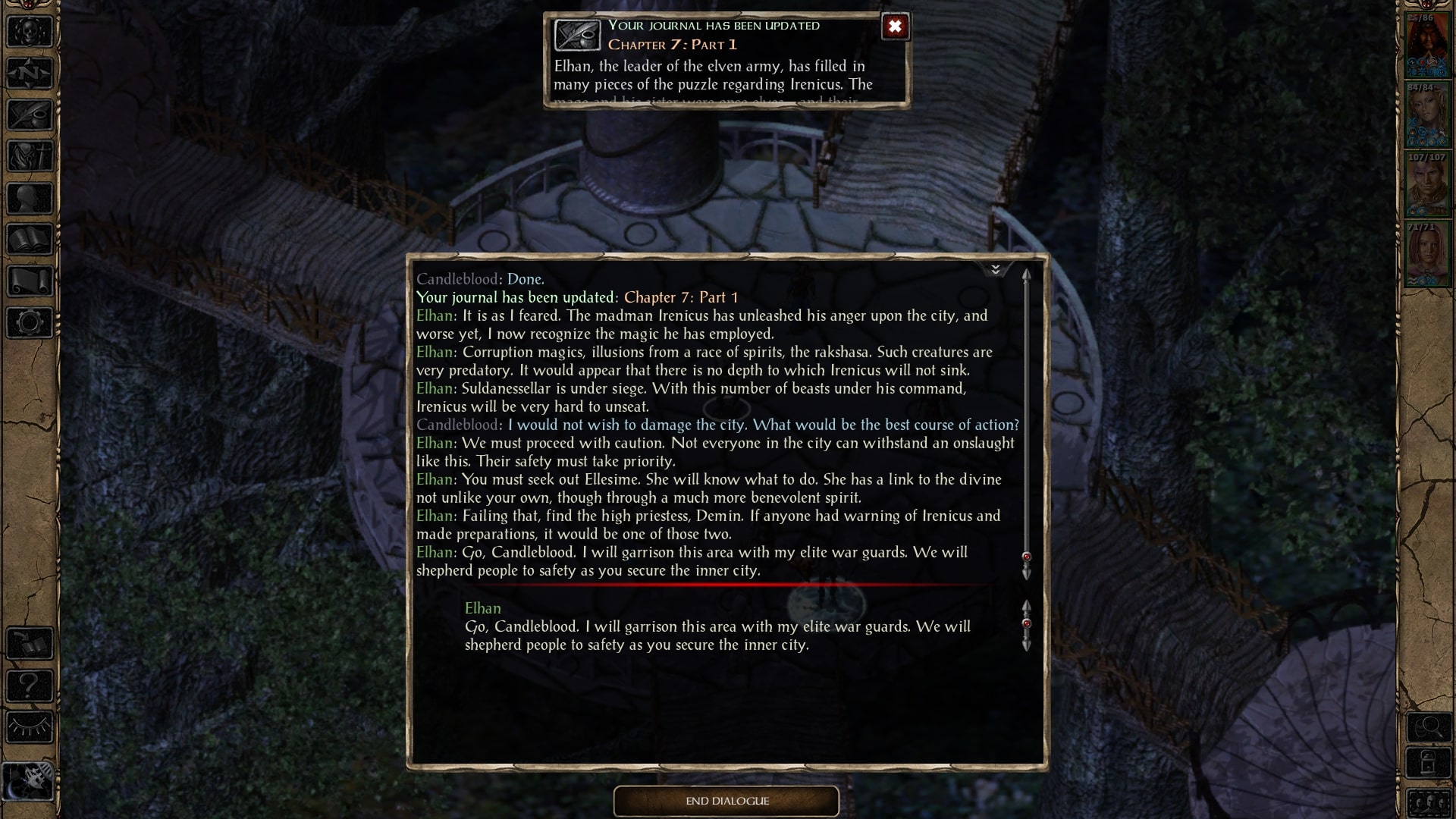The height and width of the screenshot is (819, 1456).
Task: Click the scroll-up arrow beside the reply options
Action: coord(1028,607)
